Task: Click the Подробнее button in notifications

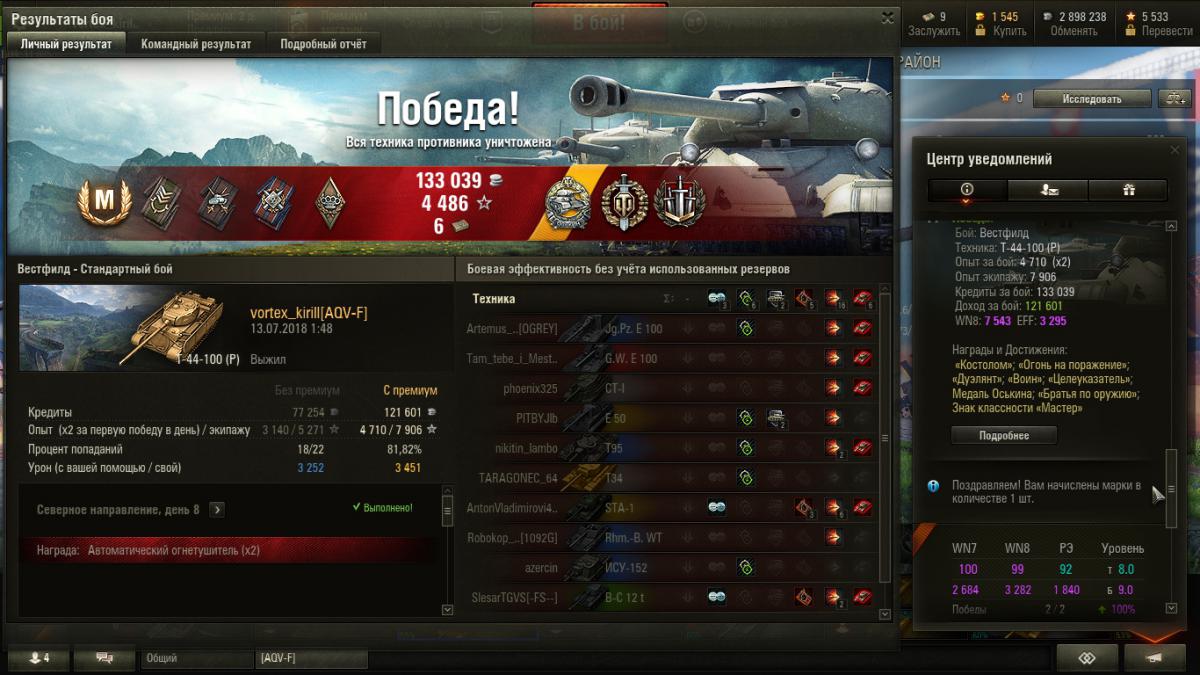Action: point(1003,435)
